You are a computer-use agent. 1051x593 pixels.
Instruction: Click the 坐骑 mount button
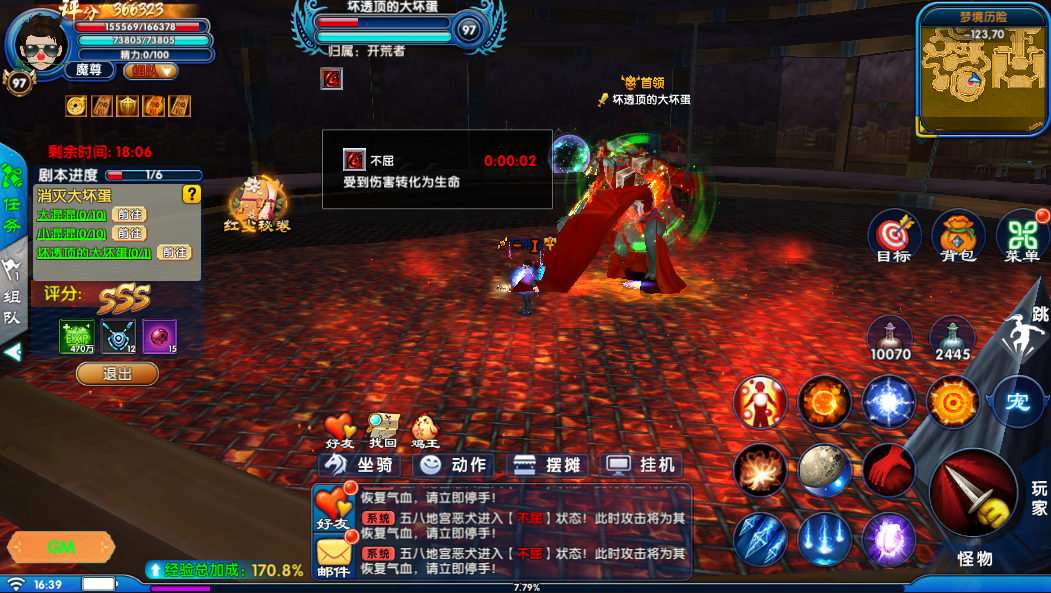tap(360, 465)
